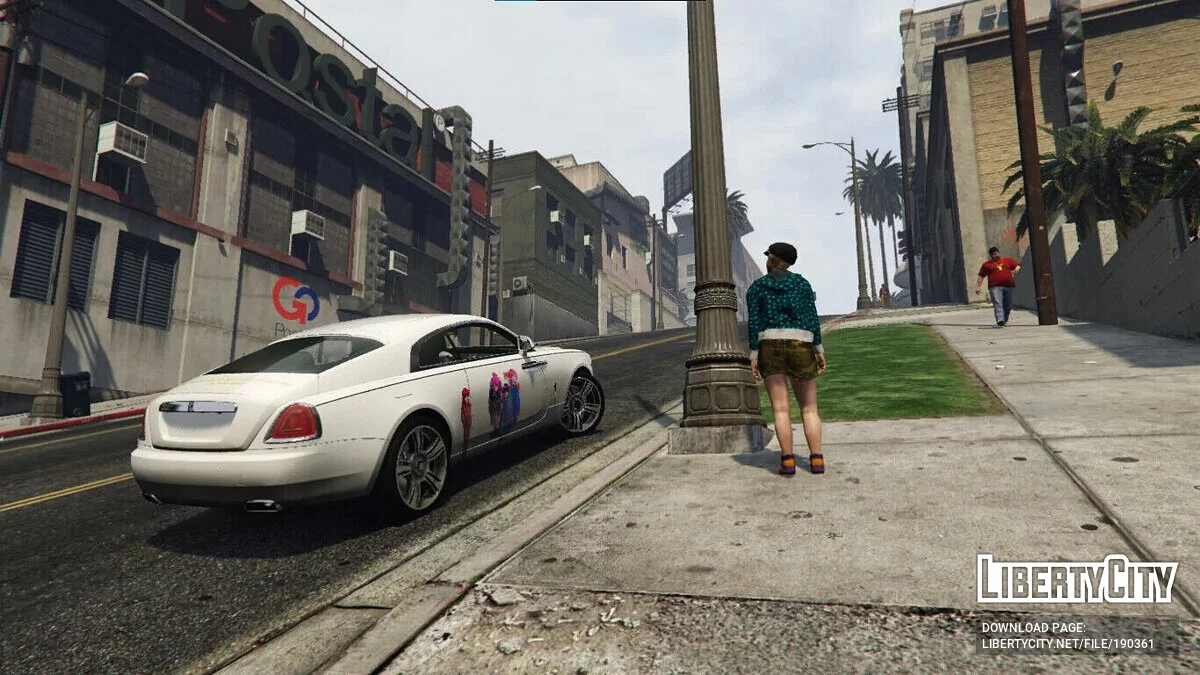Open the LibertyCity.net download page link
The width and height of the screenshot is (1200, 675).
pyautogui.click(x=1067, y=643)
